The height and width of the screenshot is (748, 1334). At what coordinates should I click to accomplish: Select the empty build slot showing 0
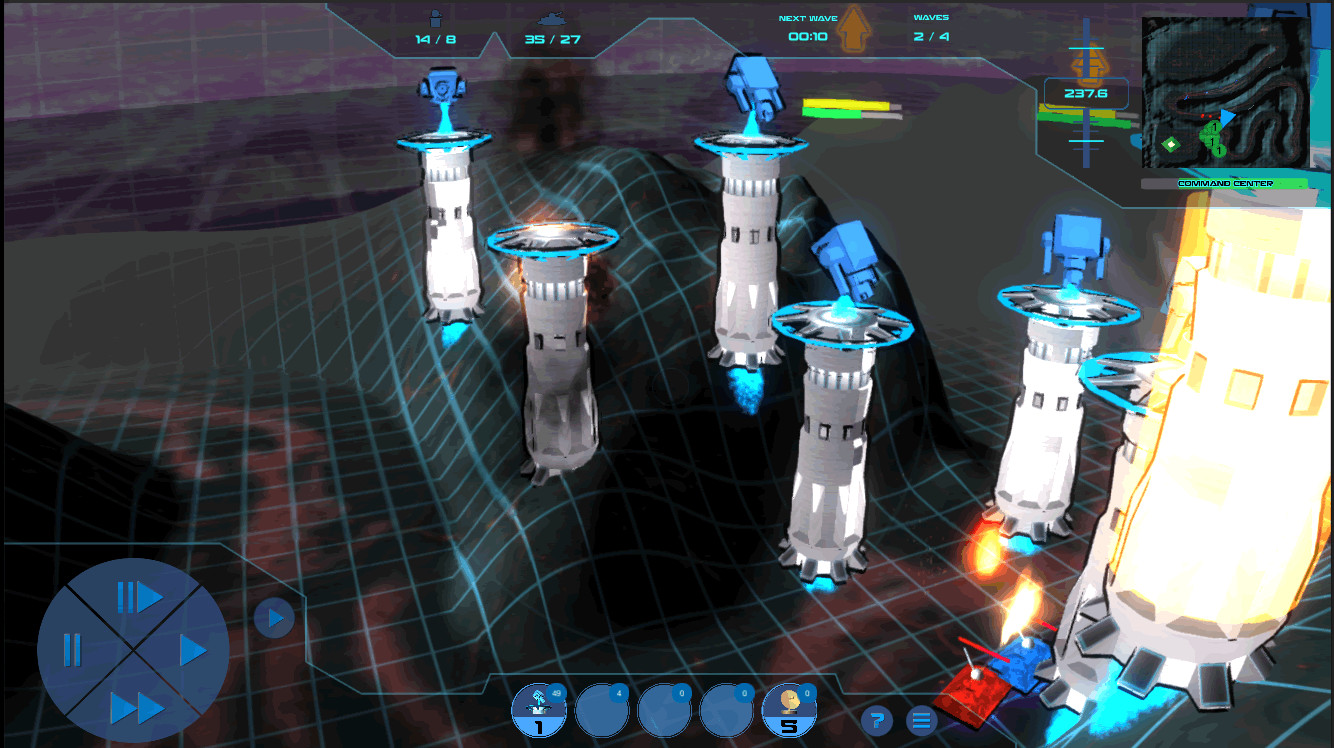(665, 710)
